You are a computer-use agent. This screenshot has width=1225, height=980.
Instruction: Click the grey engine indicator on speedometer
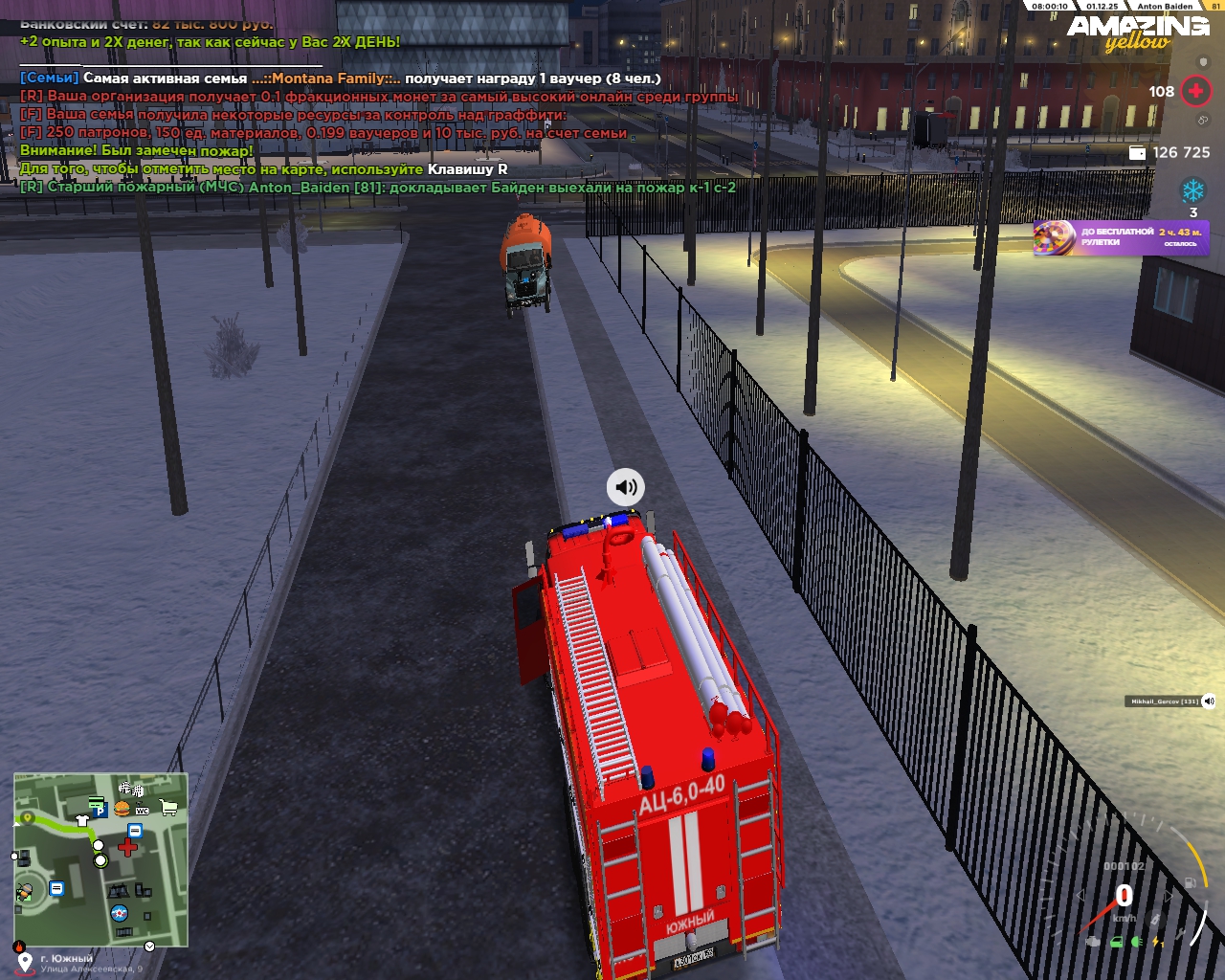(1093, 942)
